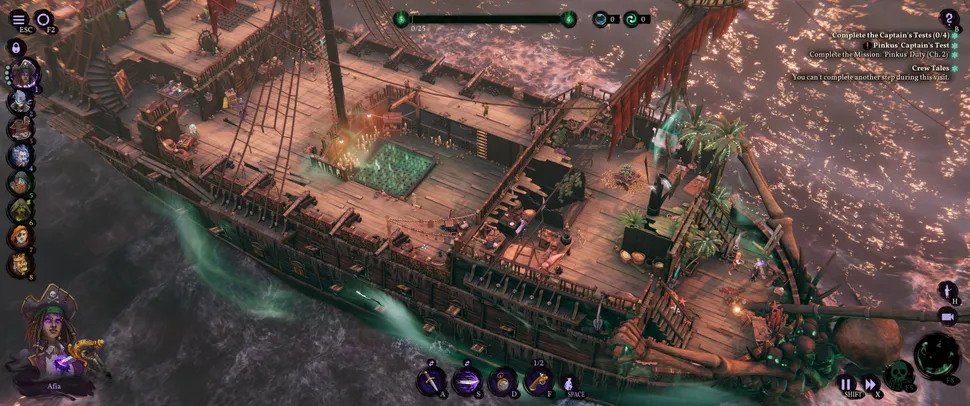The height and width of the screenshot is (406, 970).
Task: Use the pocket watch ability
Action: tap(502, 381)
